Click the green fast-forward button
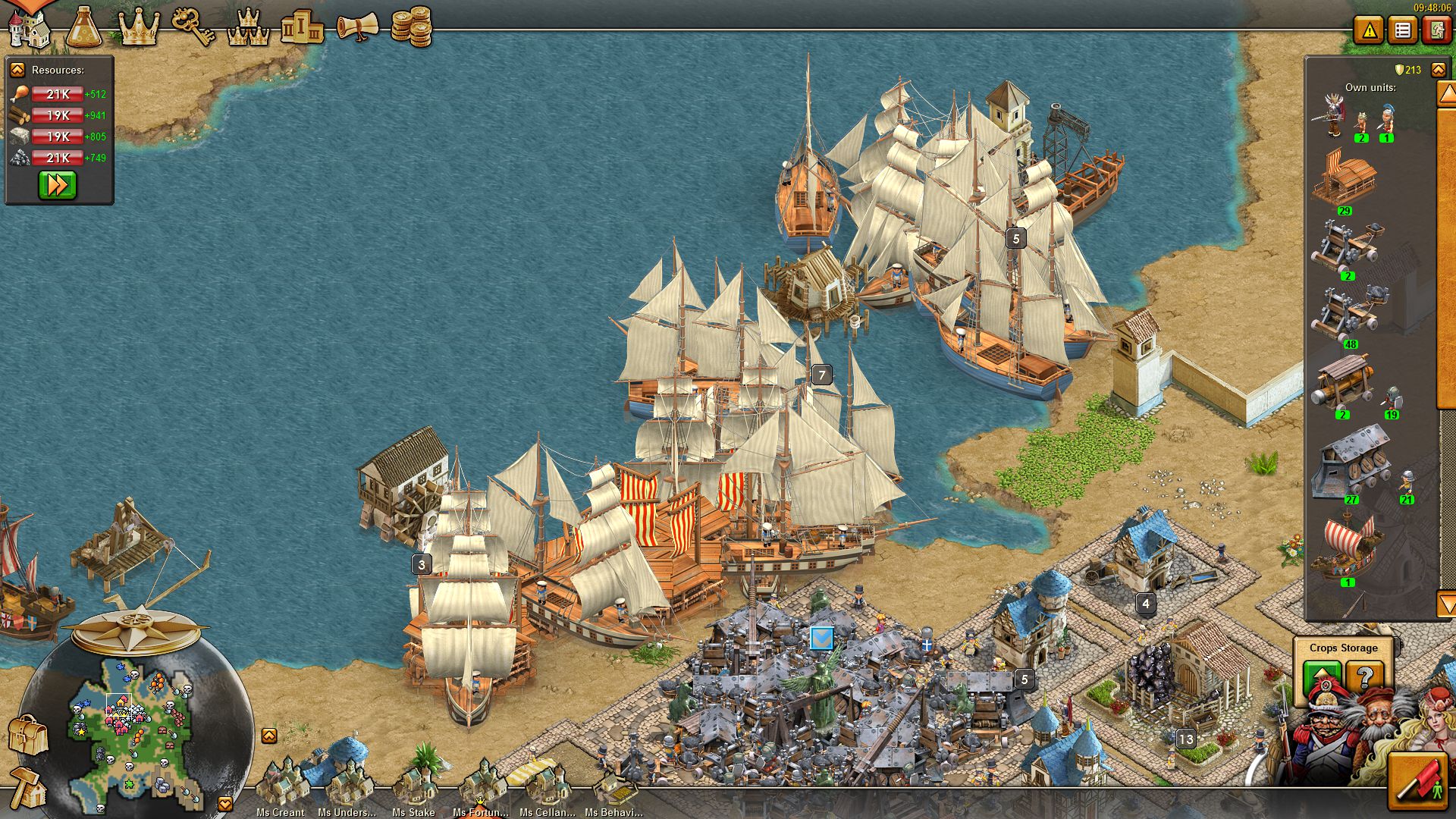Viewport: 1456px width, 819px height. coord(58,185)
